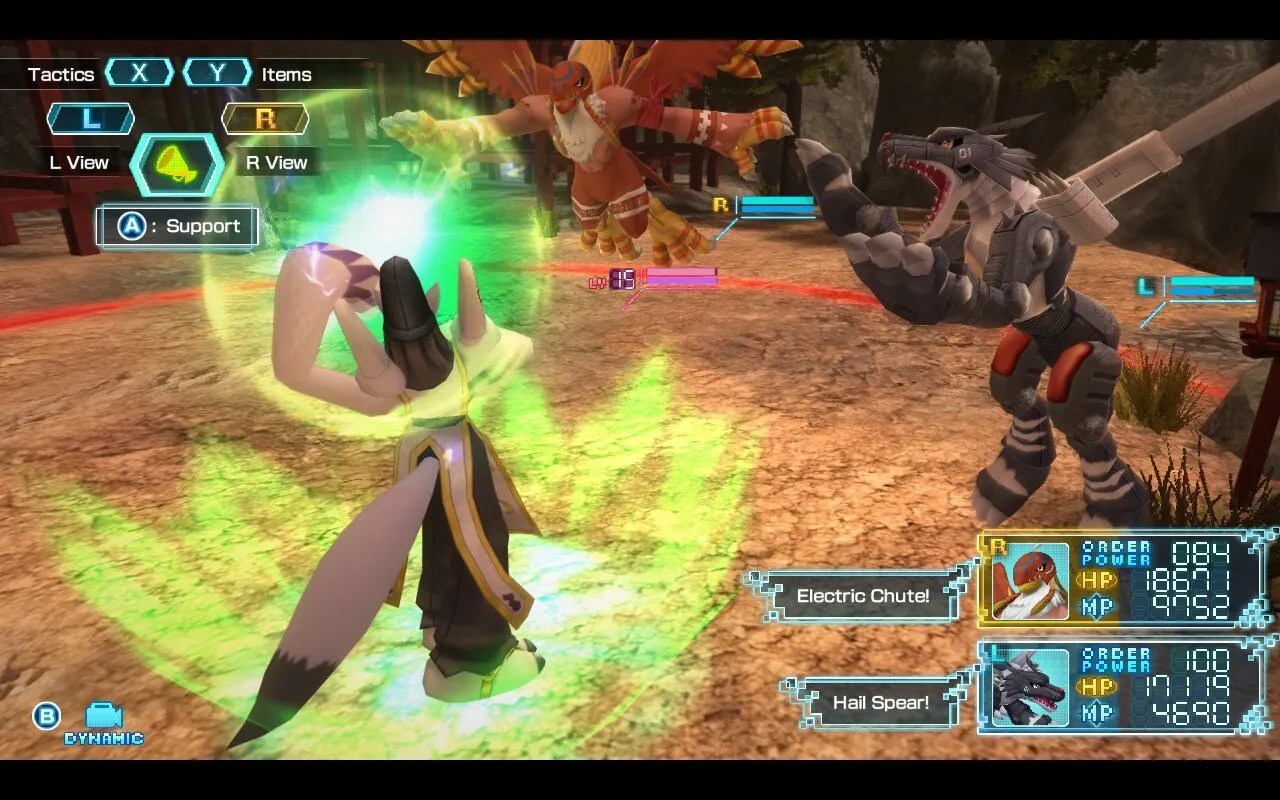The height and width of the screenshot is (800, 1280).
Task: Click the X button prompt next to Tactics
Action: pyautogui.click(x=140, y=72)
